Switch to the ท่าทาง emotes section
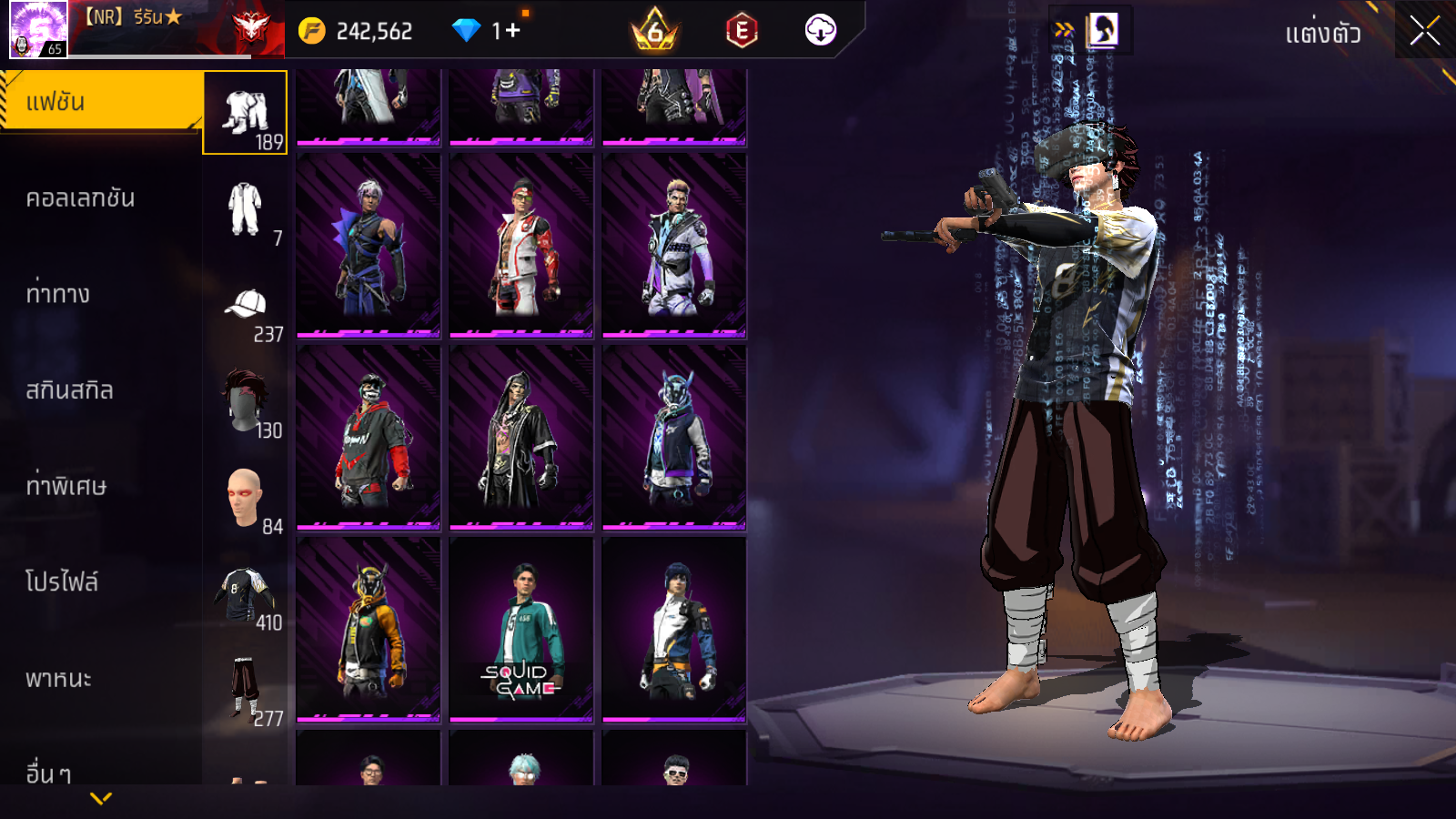Screen dimensions: 1456x819 (x=59, y=294)
